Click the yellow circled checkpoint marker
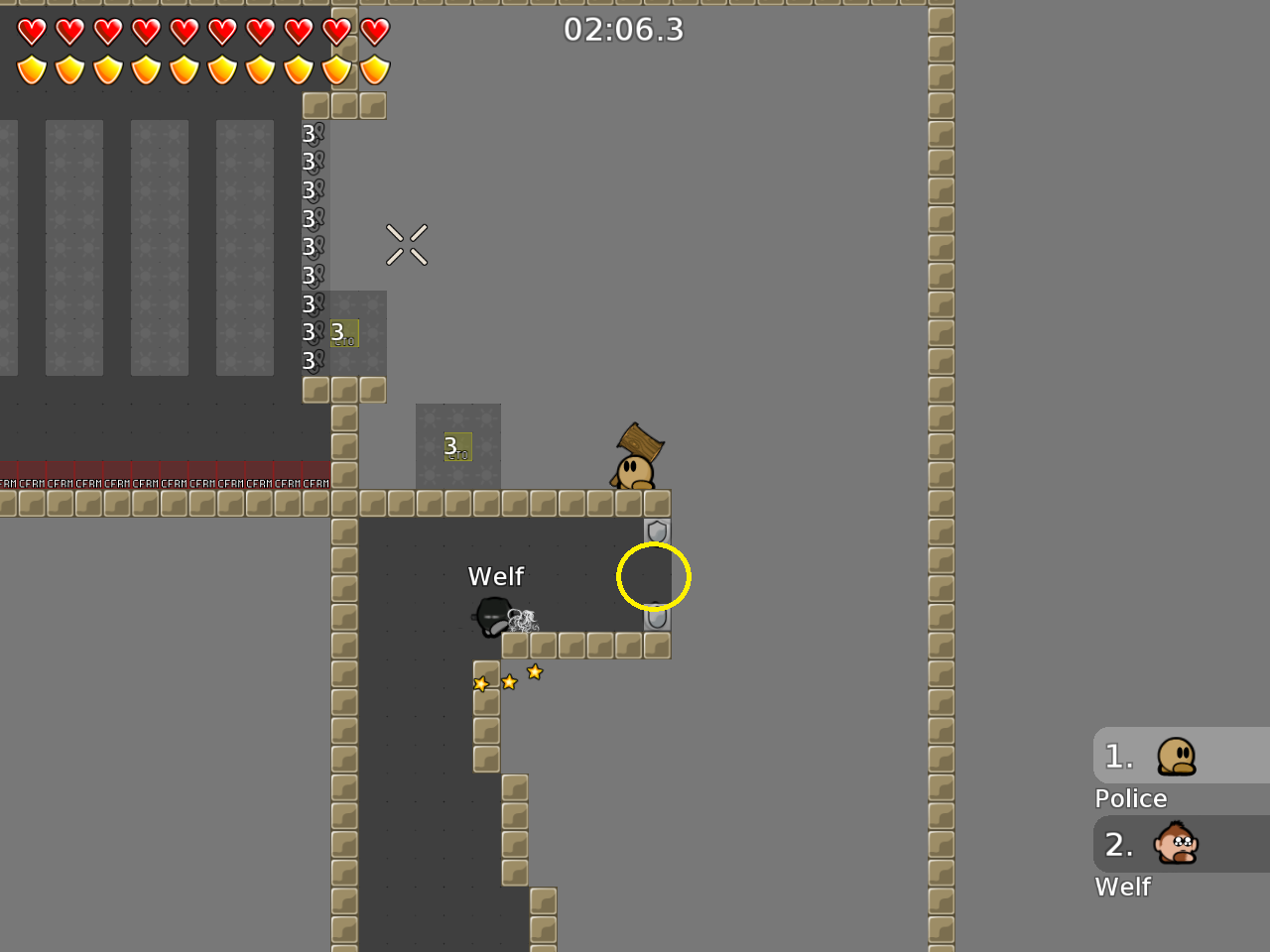Viewport: 1270px width, 952px height. (x=654, y=576)
